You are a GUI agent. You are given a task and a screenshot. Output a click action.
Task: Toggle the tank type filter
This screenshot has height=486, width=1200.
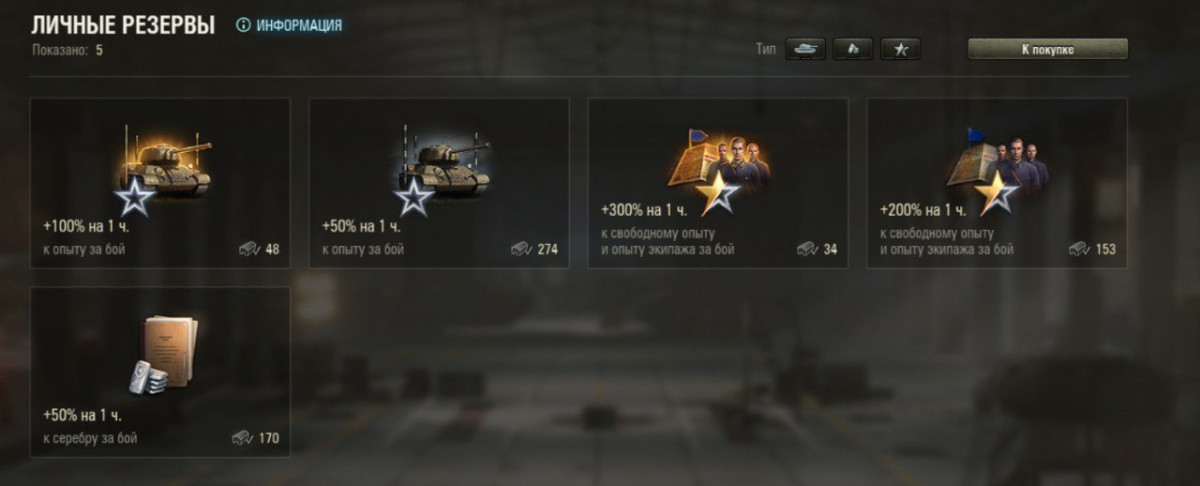click(x=805, y=49)
